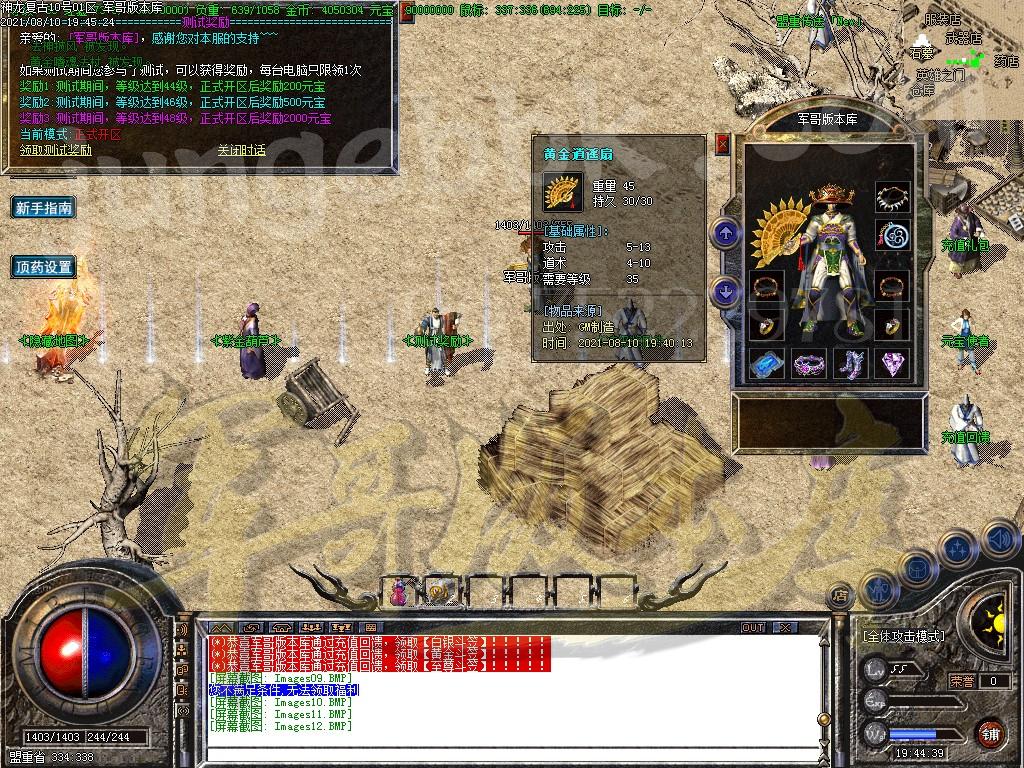Select the purple boots equipment slot

(x=851, y=363)
